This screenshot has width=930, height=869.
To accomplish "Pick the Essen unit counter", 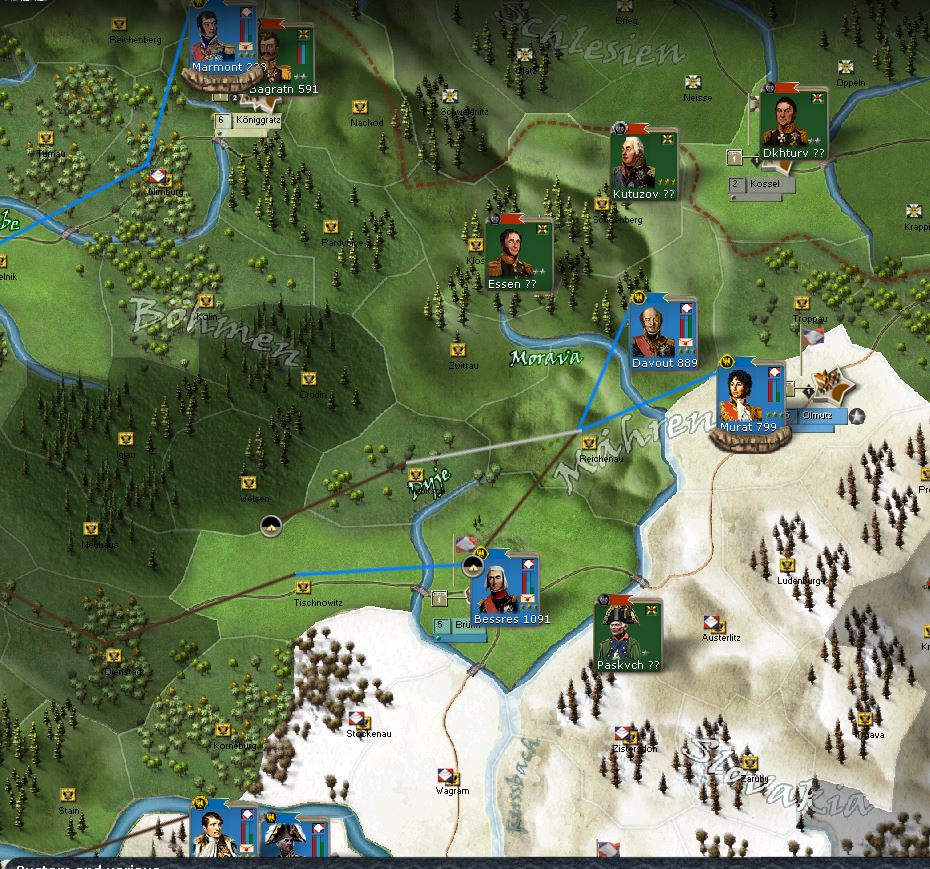I will (510, 252).
